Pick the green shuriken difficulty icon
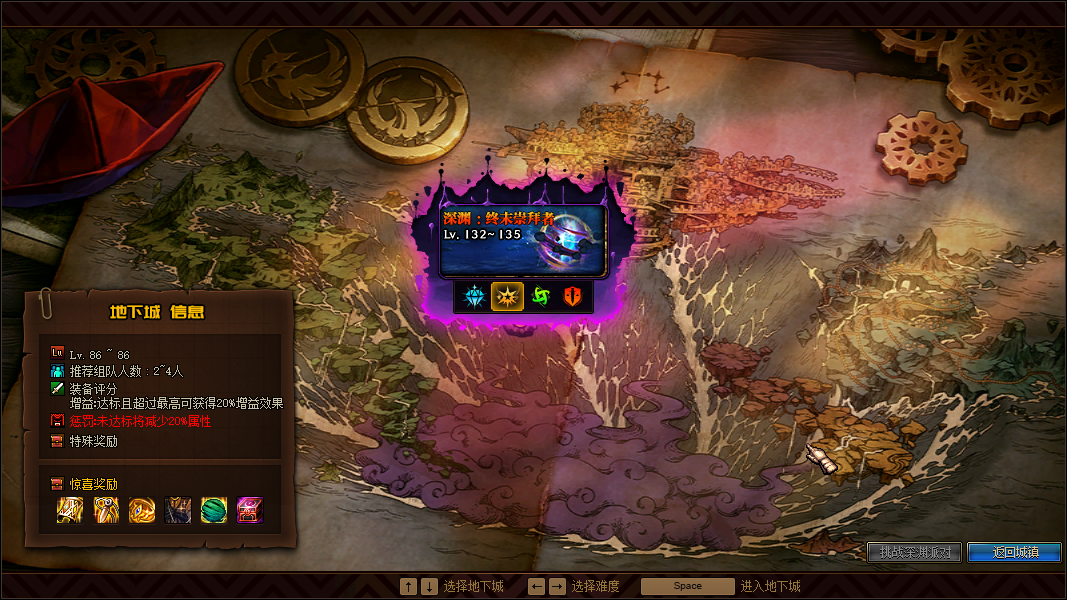Image resolution: width=1067 pixels, height=600 pixels. [541, 297]
